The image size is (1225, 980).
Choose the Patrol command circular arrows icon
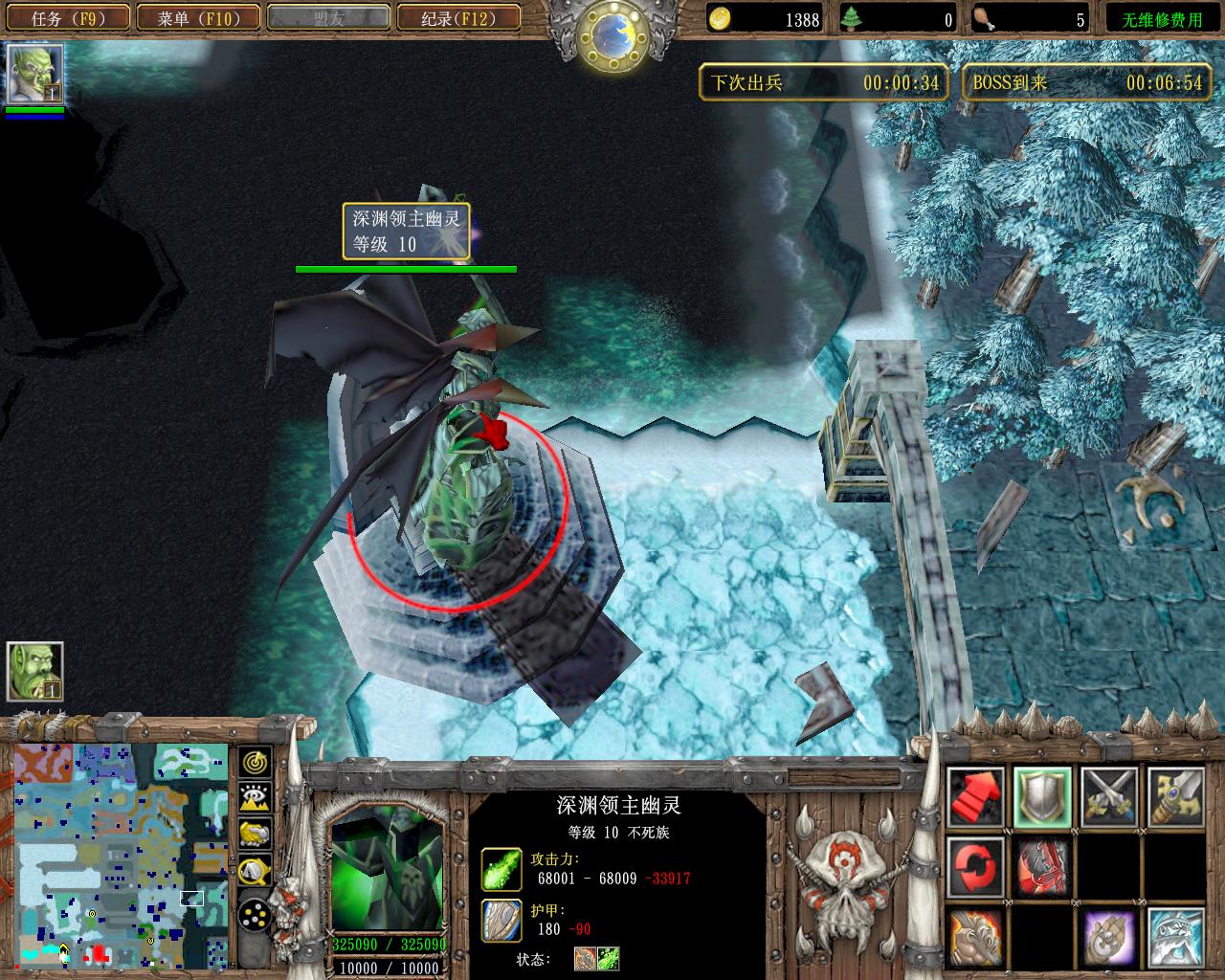tap(976, 864)
